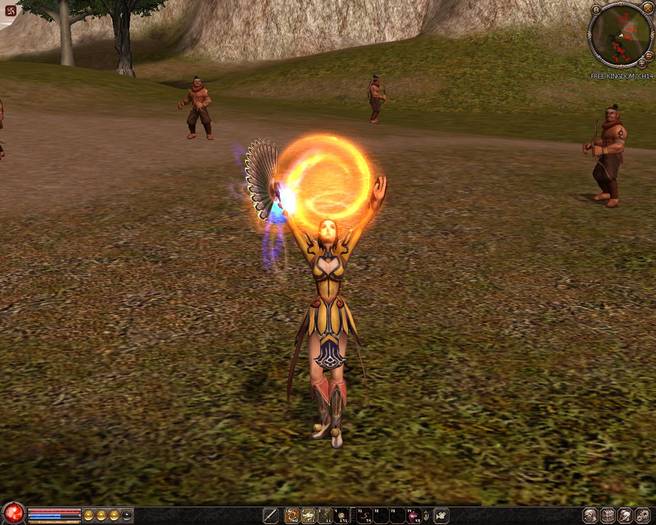Click the pale creature icon beside the hotbar
656x525 pixels.
(x=441, y=516)
